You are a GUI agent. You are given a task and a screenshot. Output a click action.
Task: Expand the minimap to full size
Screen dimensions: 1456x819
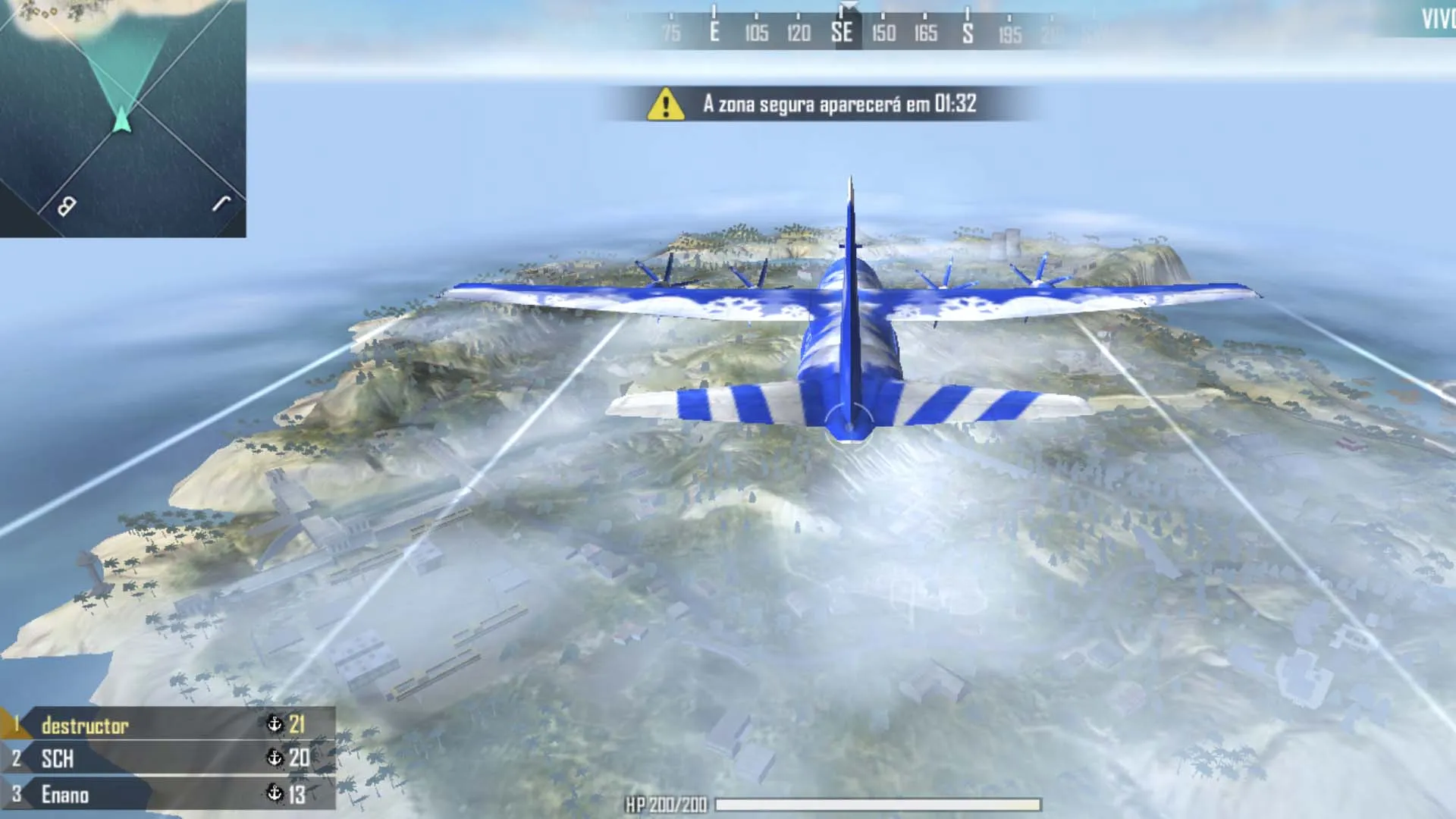click(x=125, y=118)
